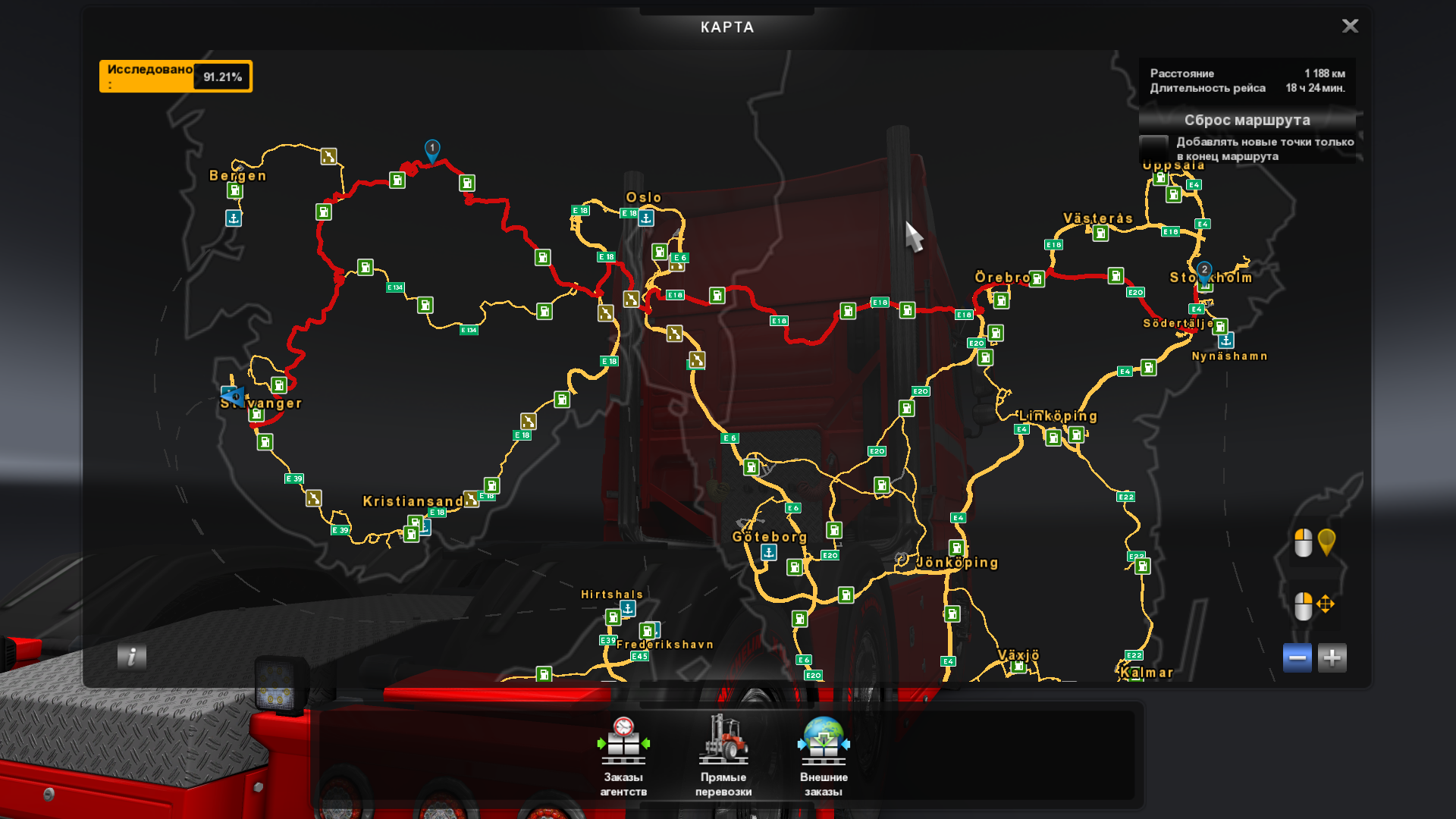Click the Oslo port anchor icon

coord(646,218)
